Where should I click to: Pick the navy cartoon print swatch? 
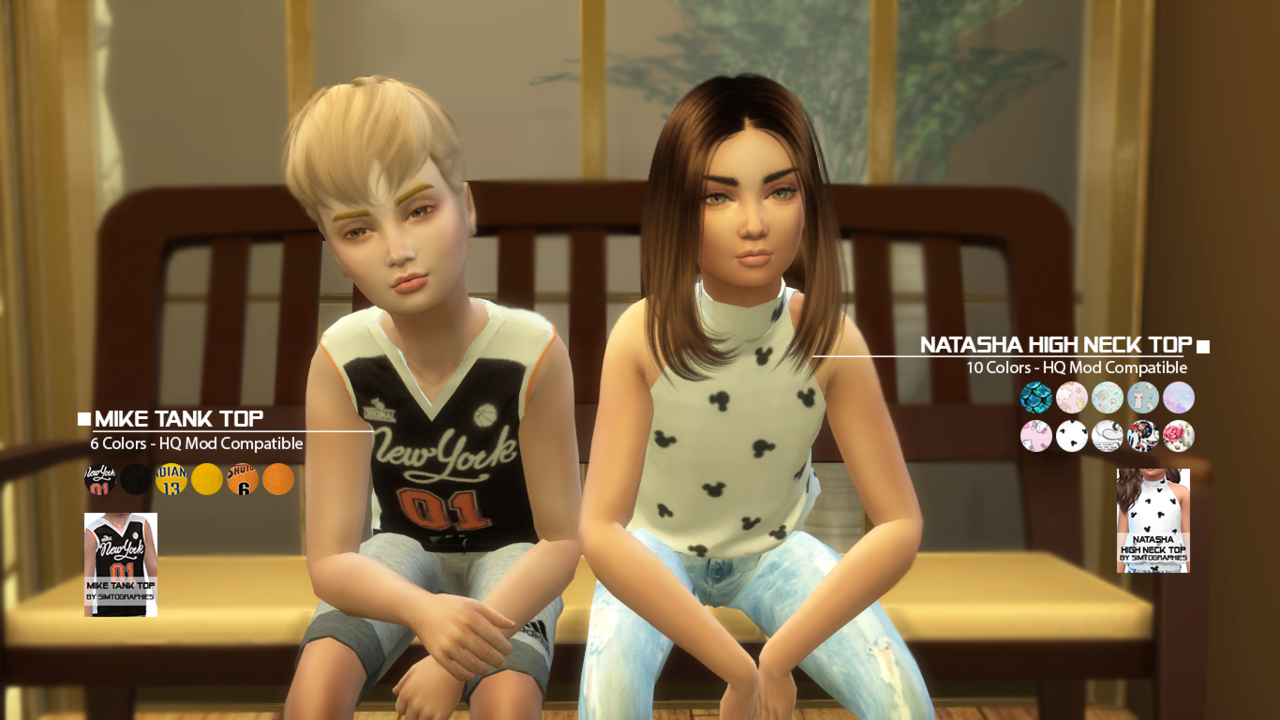(x=1143, y=436)
